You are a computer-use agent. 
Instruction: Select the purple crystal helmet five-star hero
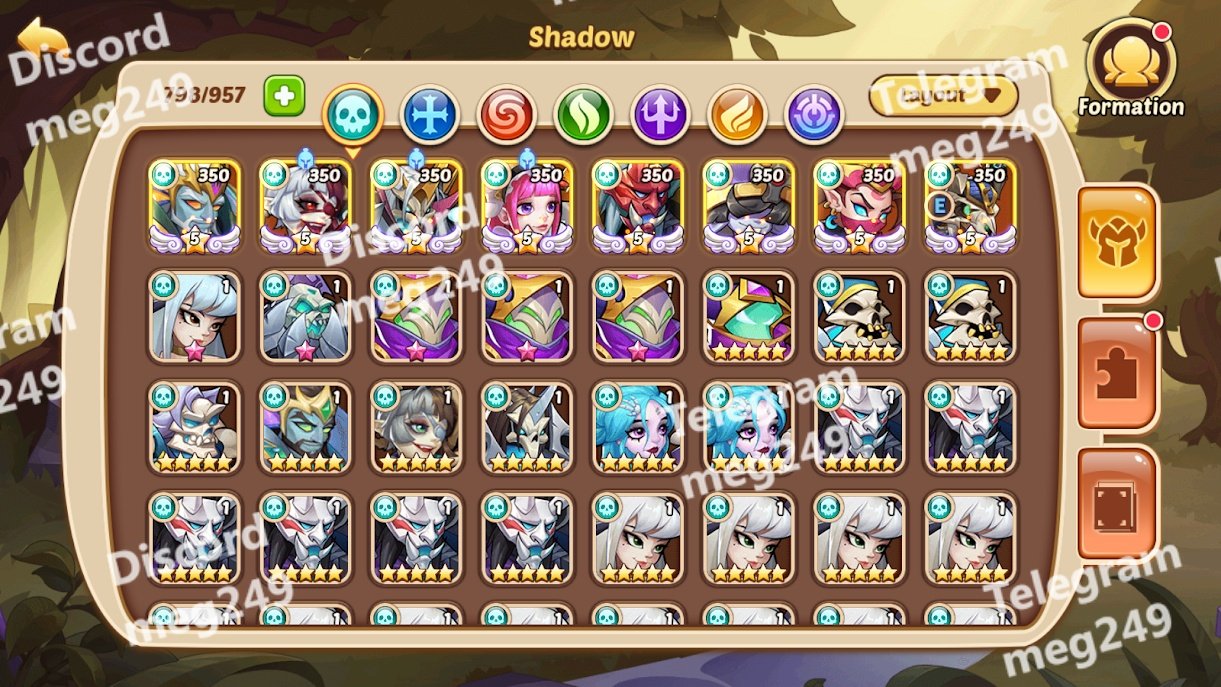(x=748, y=316)
